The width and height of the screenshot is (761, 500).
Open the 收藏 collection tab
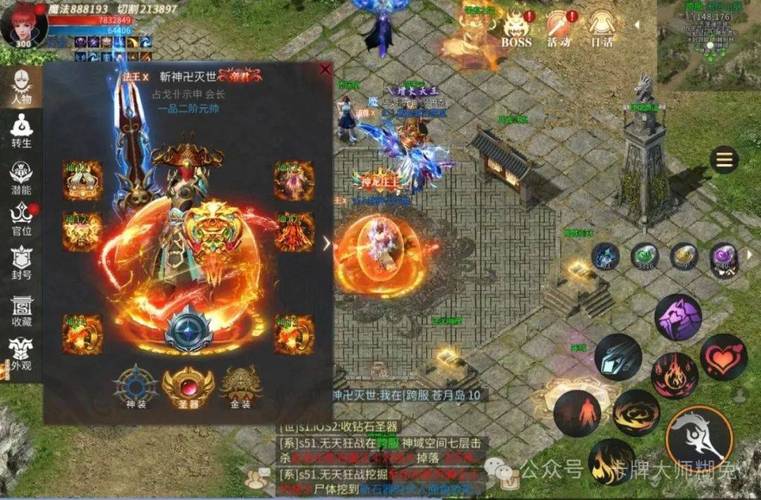coord(20,309)
